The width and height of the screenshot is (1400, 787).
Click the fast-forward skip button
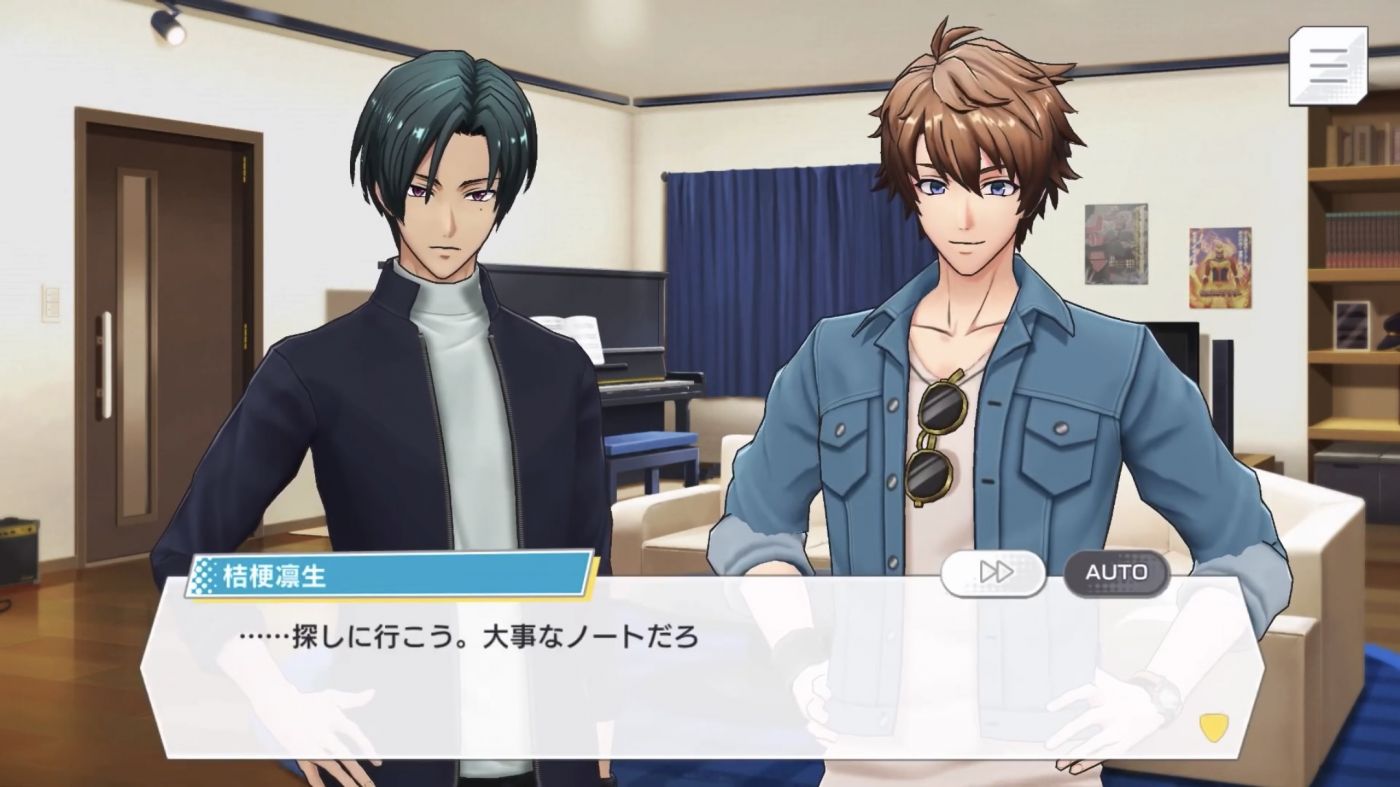click(993, 573)
